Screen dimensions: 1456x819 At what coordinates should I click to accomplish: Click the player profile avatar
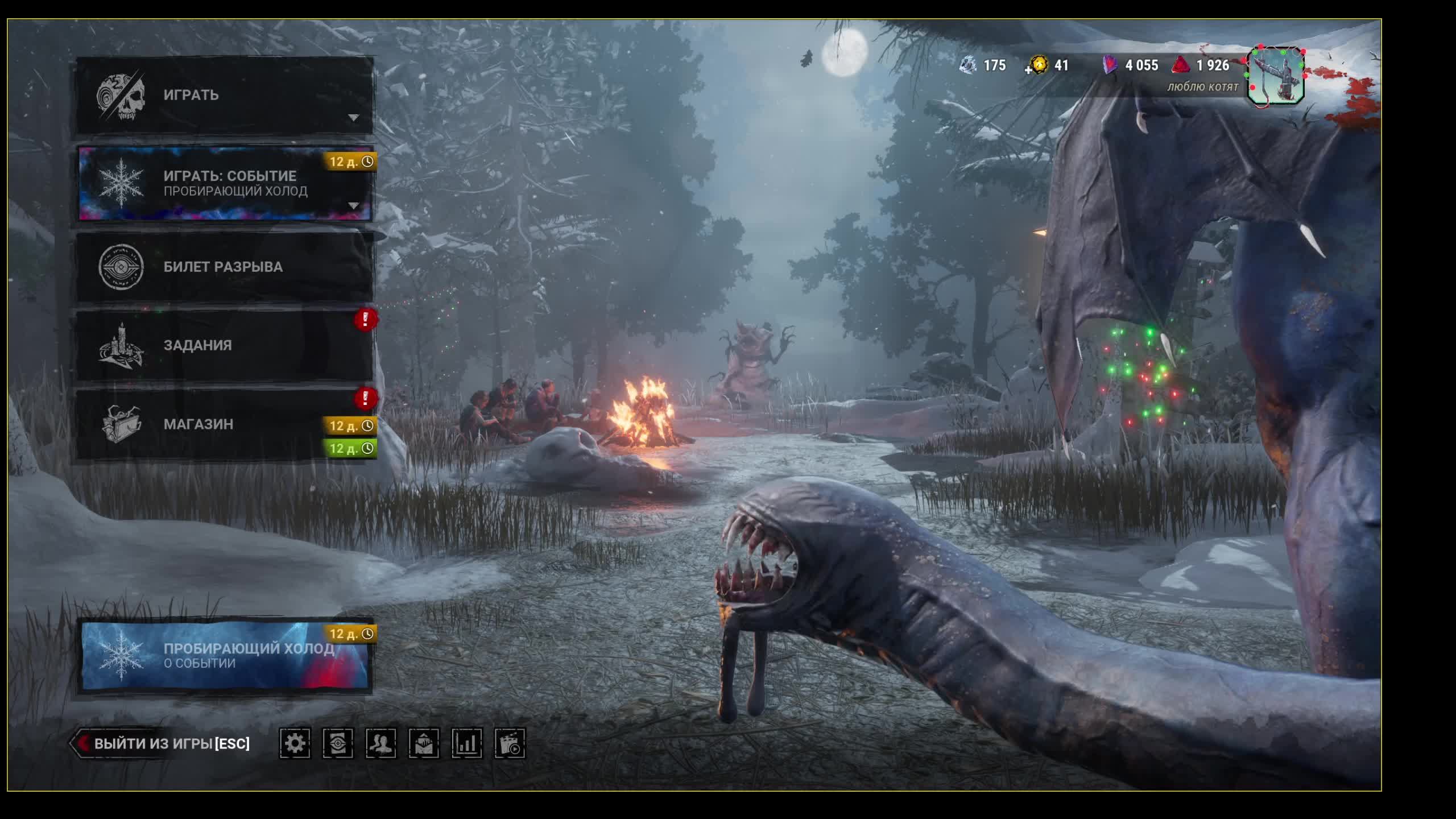[x=1276, y=76]
